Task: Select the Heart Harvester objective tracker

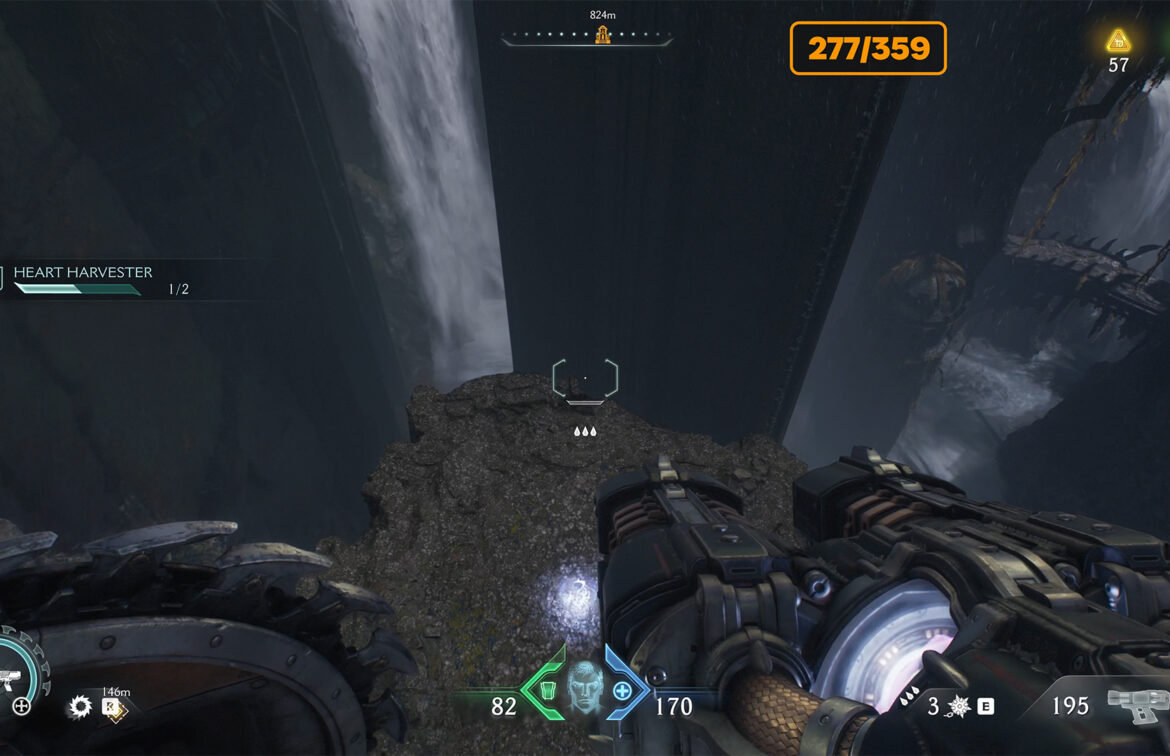Action: (82, 272)
